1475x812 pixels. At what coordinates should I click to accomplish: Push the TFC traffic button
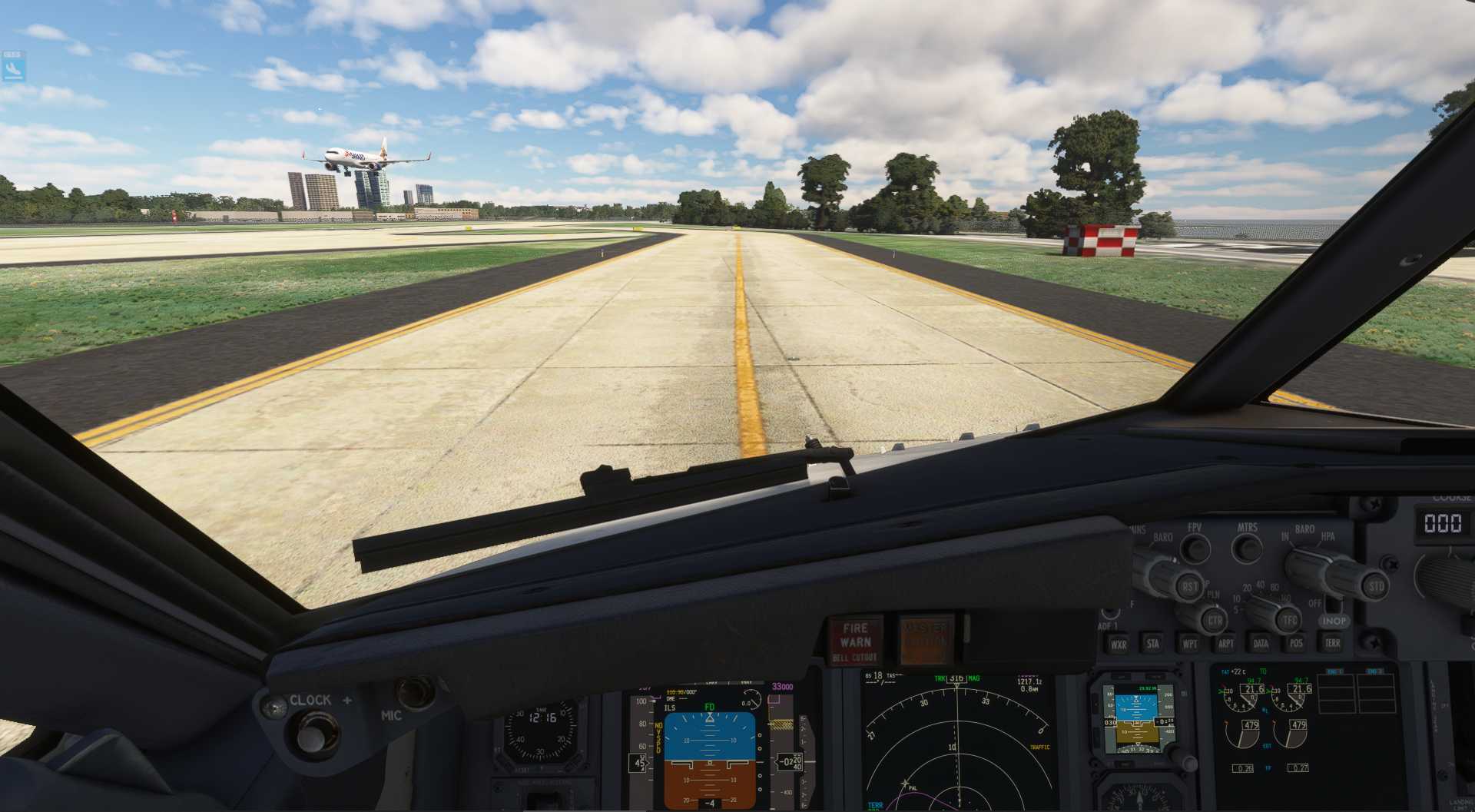tap(1289, 620)
